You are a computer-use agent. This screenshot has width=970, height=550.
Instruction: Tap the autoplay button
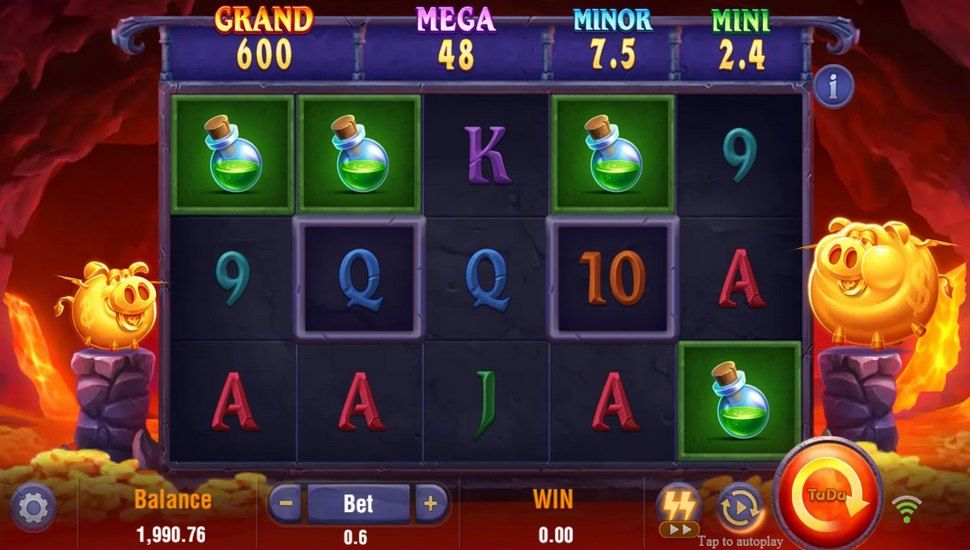coord(740,506)
